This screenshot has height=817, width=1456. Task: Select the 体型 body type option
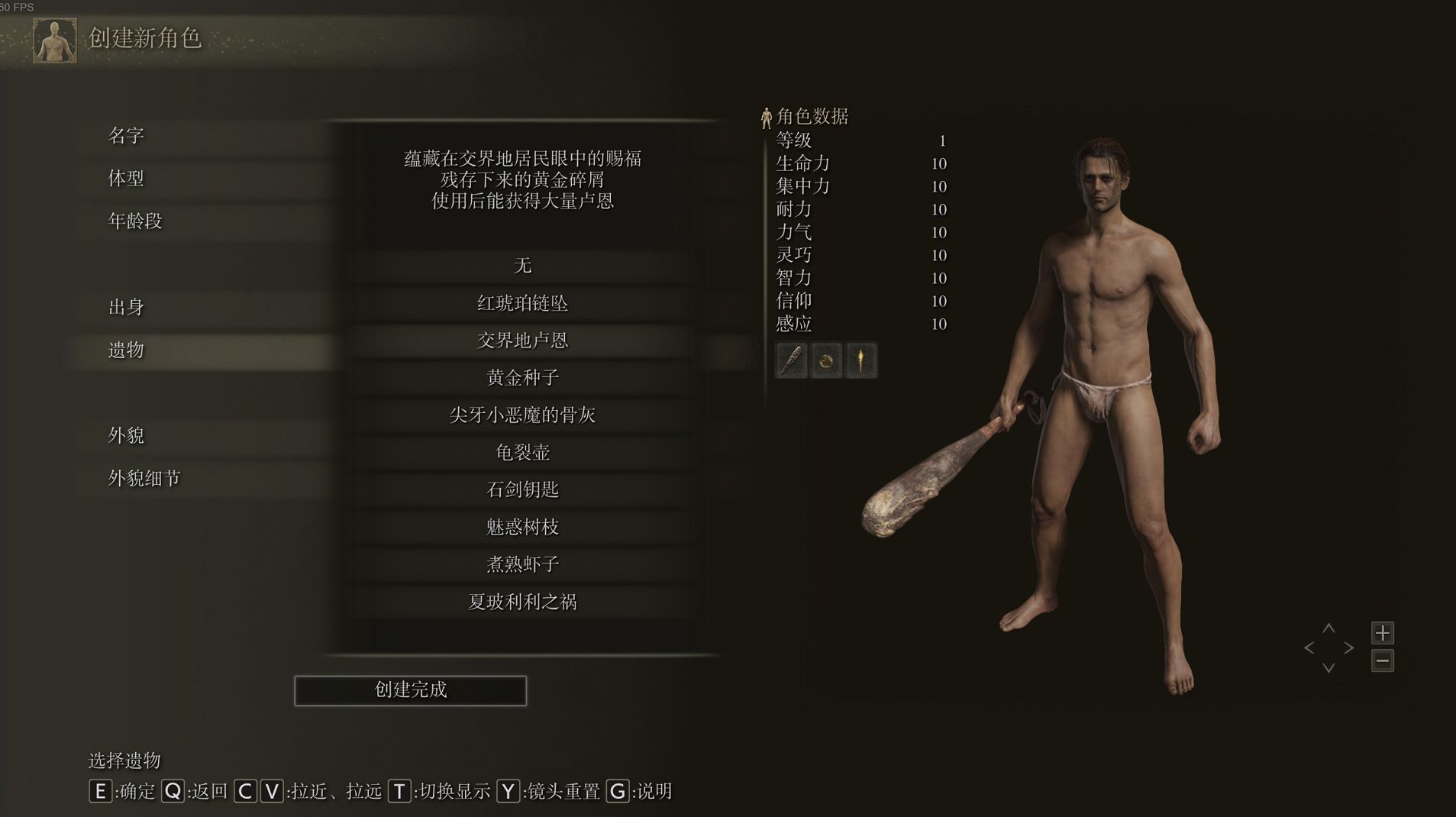127,179
